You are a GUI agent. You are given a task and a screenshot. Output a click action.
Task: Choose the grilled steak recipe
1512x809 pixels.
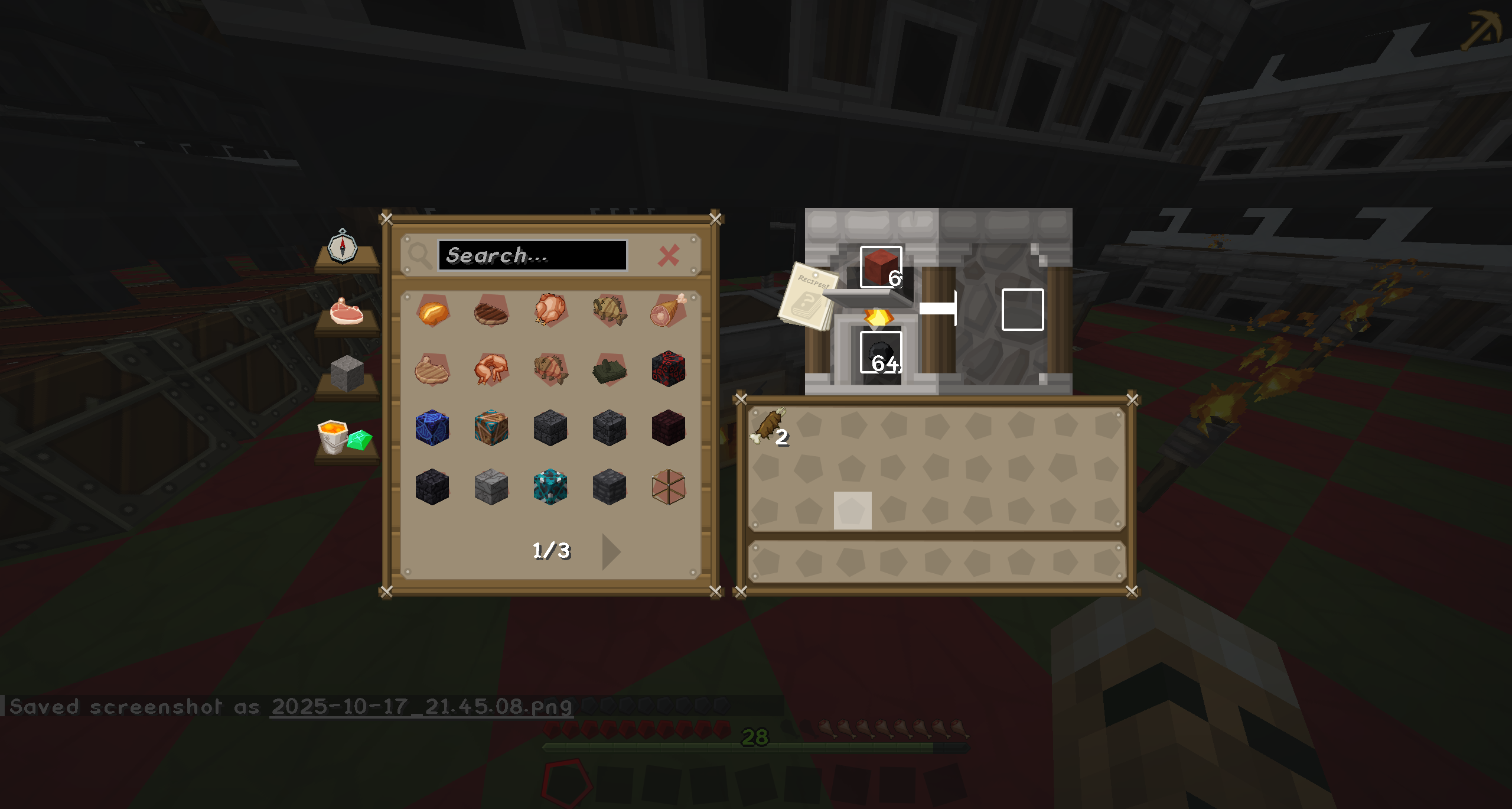pos(491,311)
